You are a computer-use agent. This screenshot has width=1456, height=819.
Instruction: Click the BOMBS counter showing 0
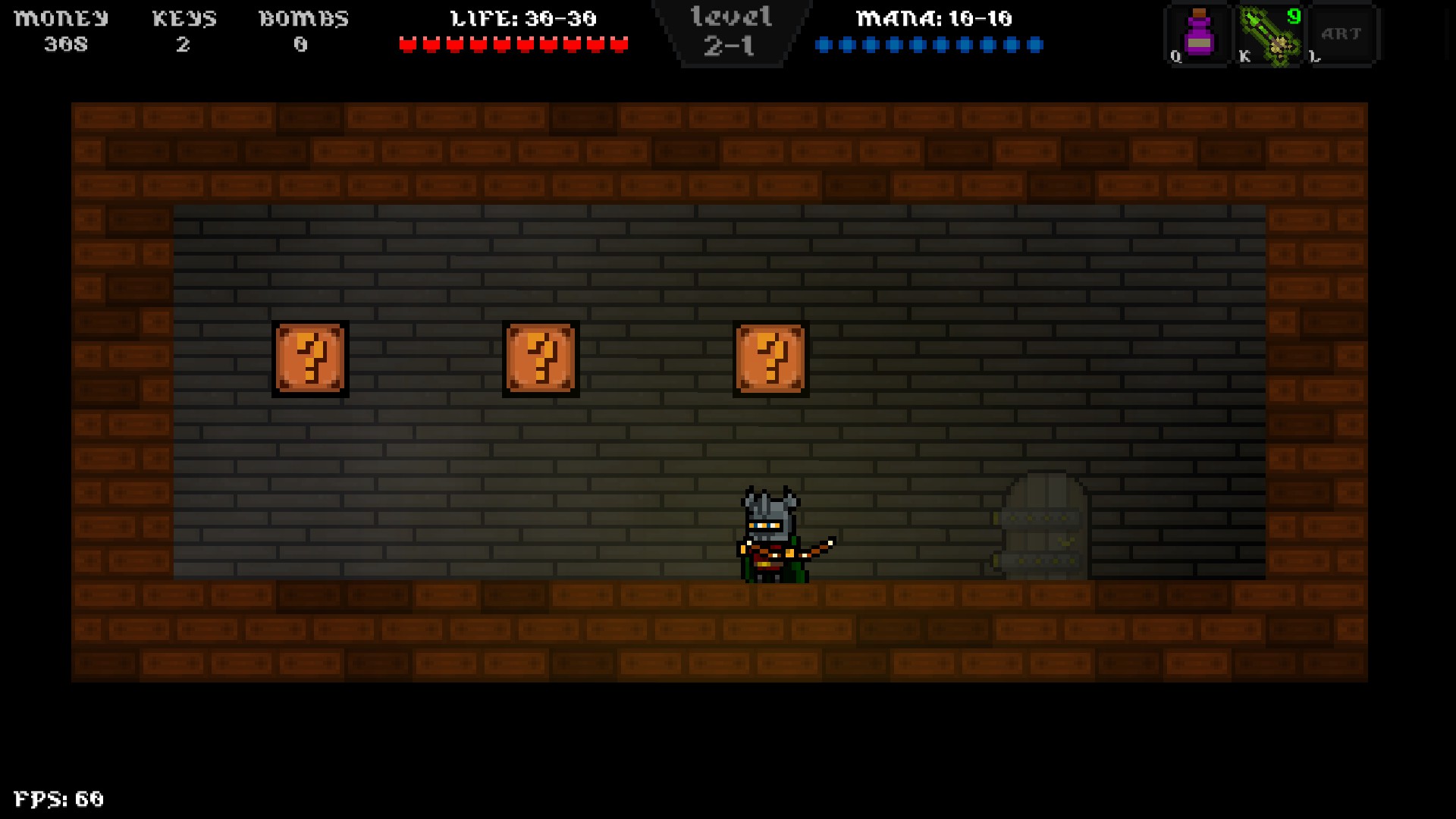pyautogui.click(x=301, y=44)
